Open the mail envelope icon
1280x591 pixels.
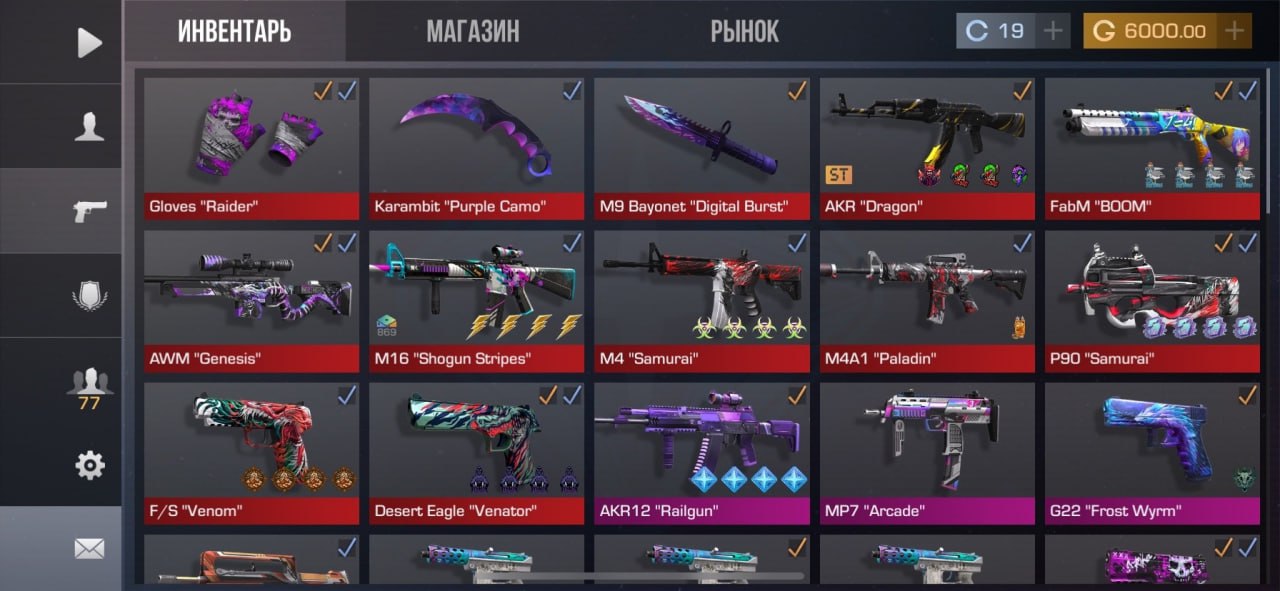point(89,548)
